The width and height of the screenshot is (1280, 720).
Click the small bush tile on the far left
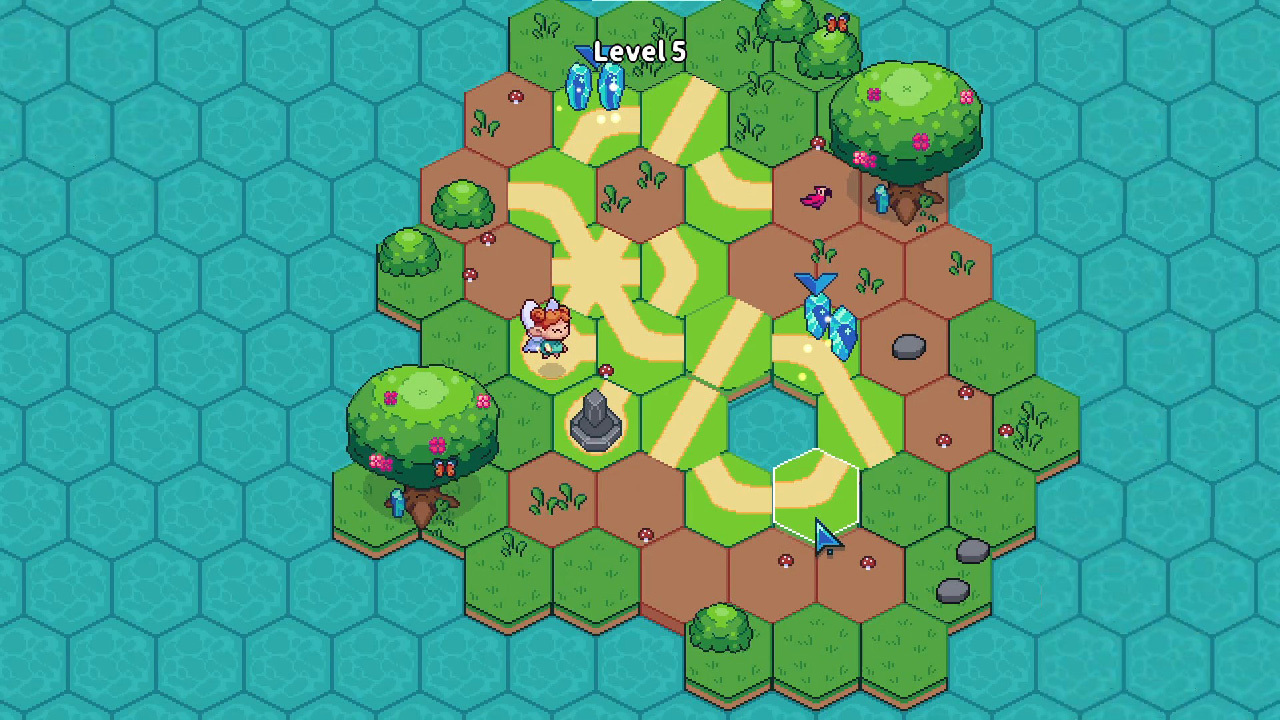(x=408, y=250)
